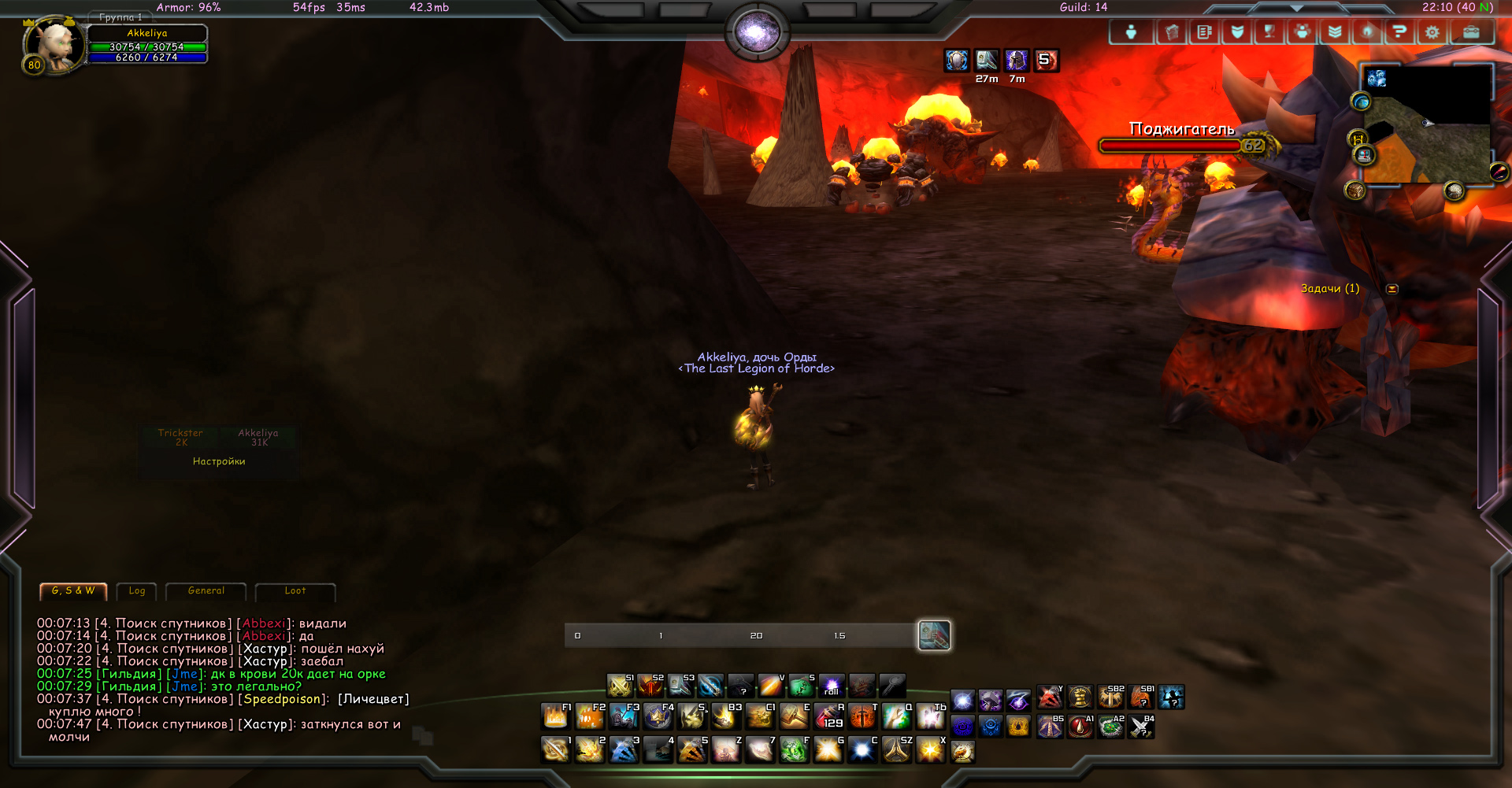The width and height of the screenshot is (1512, 788).
Task: Click Akkeliya's player portrait
Action: tap(54, 46)
